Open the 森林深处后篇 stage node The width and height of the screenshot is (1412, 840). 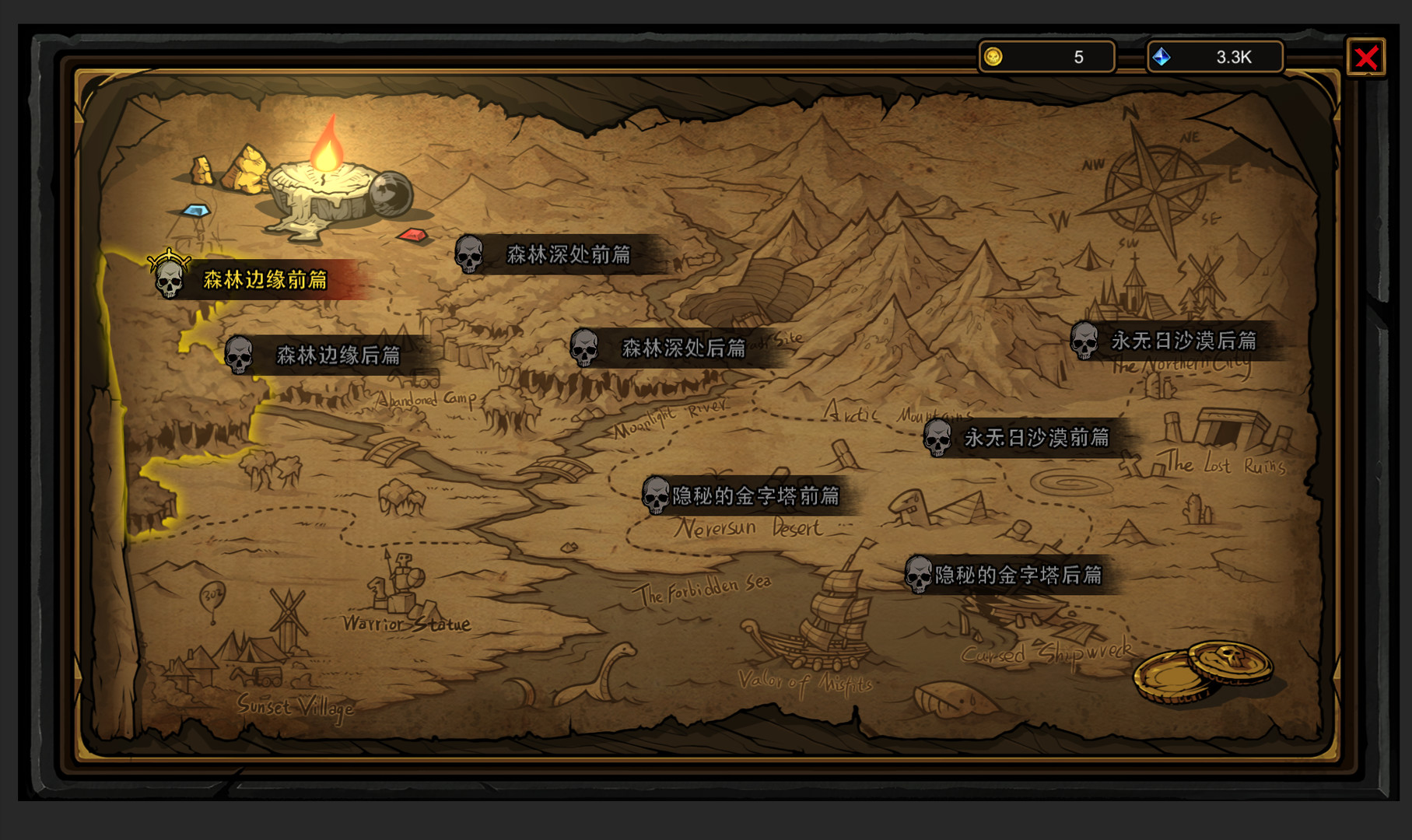tap(585, 349)
